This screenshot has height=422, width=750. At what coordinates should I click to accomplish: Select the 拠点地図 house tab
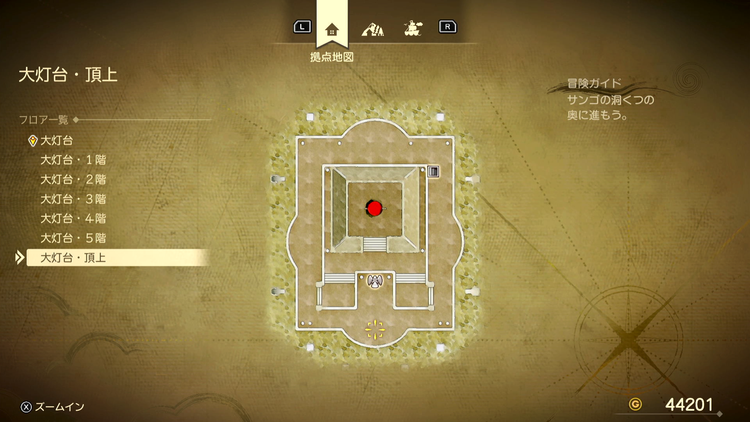point(332,30)
